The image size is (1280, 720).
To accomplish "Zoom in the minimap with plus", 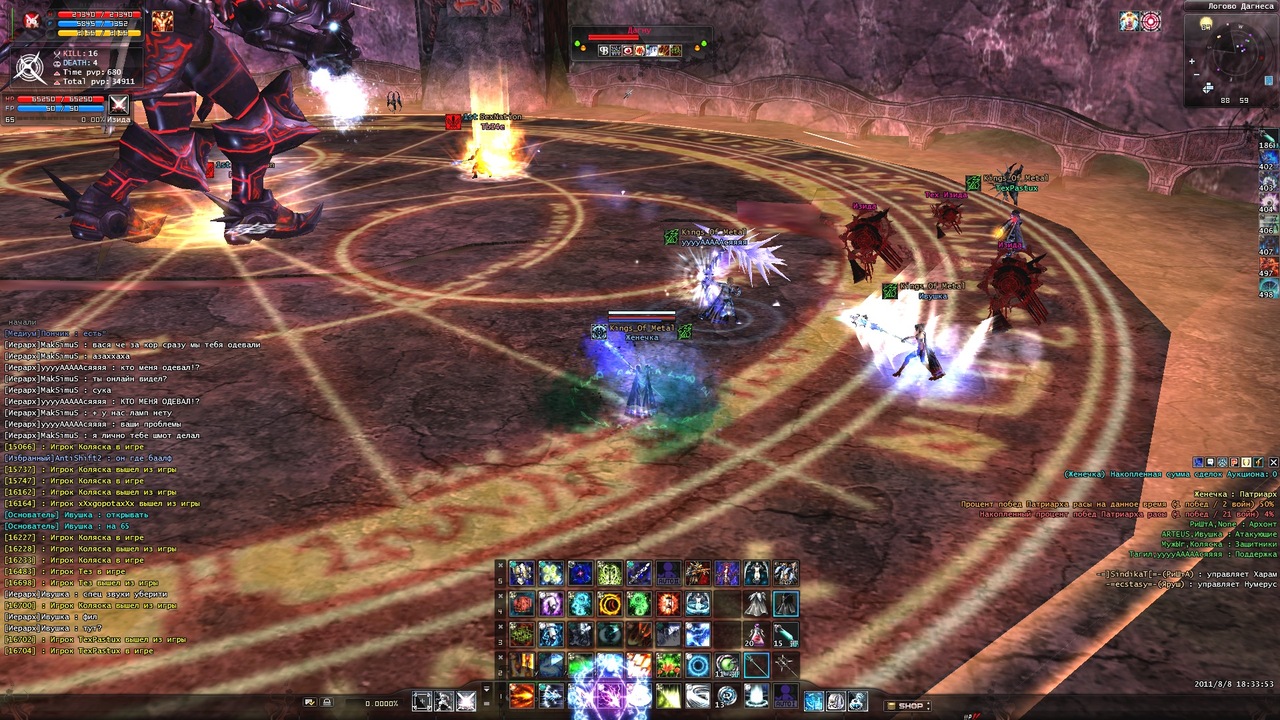I will point(1192,61).
